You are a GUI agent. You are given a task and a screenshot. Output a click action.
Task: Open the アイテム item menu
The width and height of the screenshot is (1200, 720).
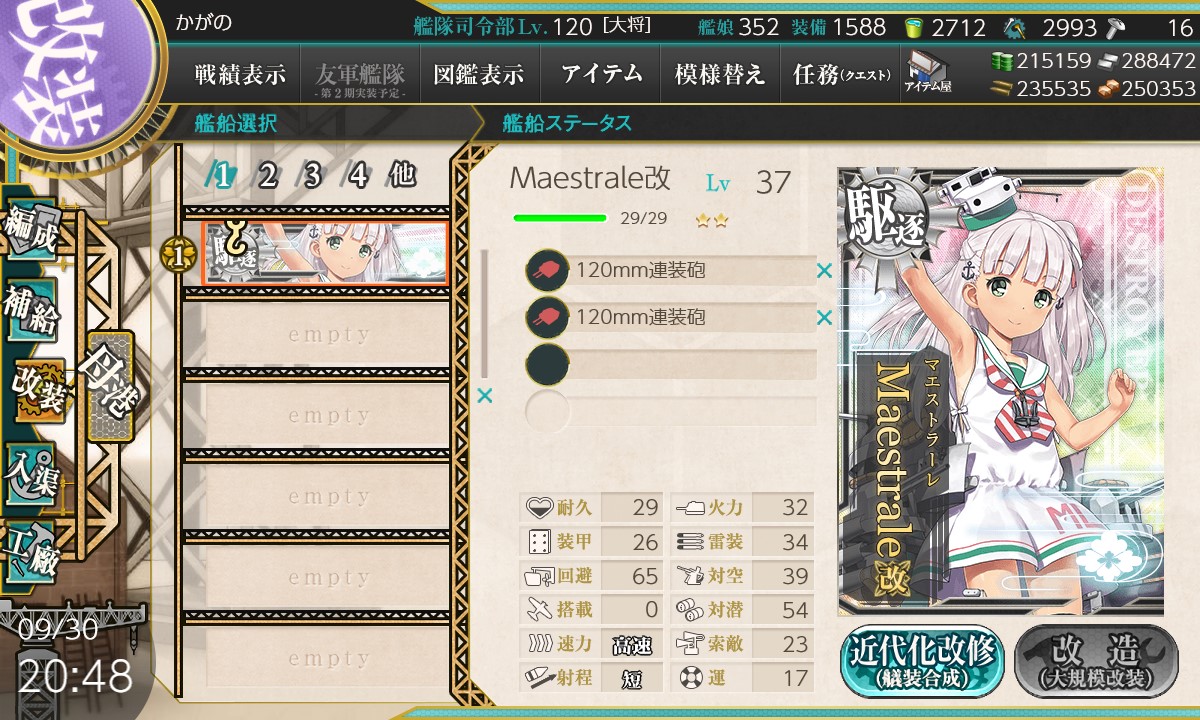click(x=600, y=74)
